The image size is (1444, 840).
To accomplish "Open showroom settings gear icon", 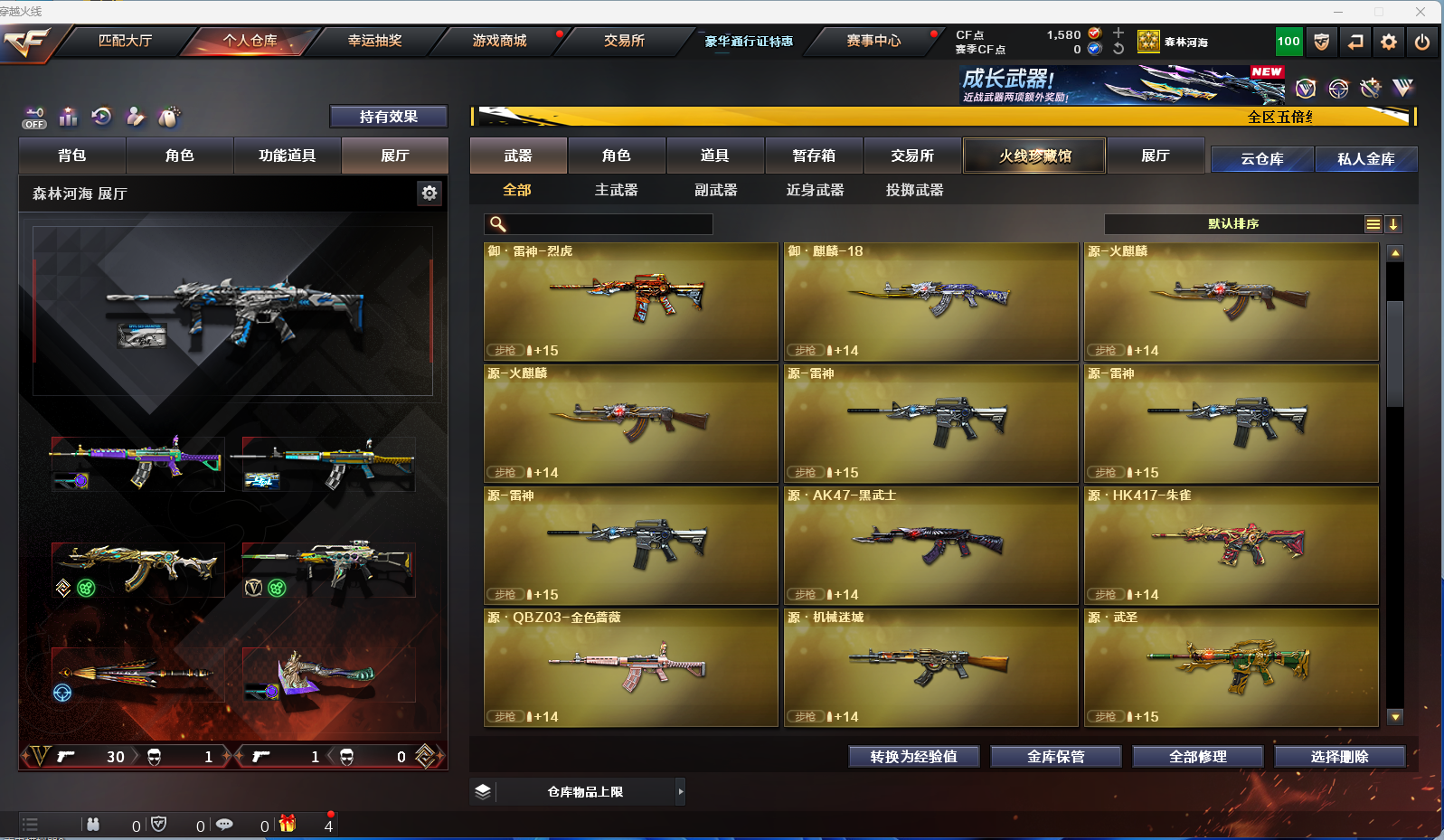I will [x=429, y=193].
